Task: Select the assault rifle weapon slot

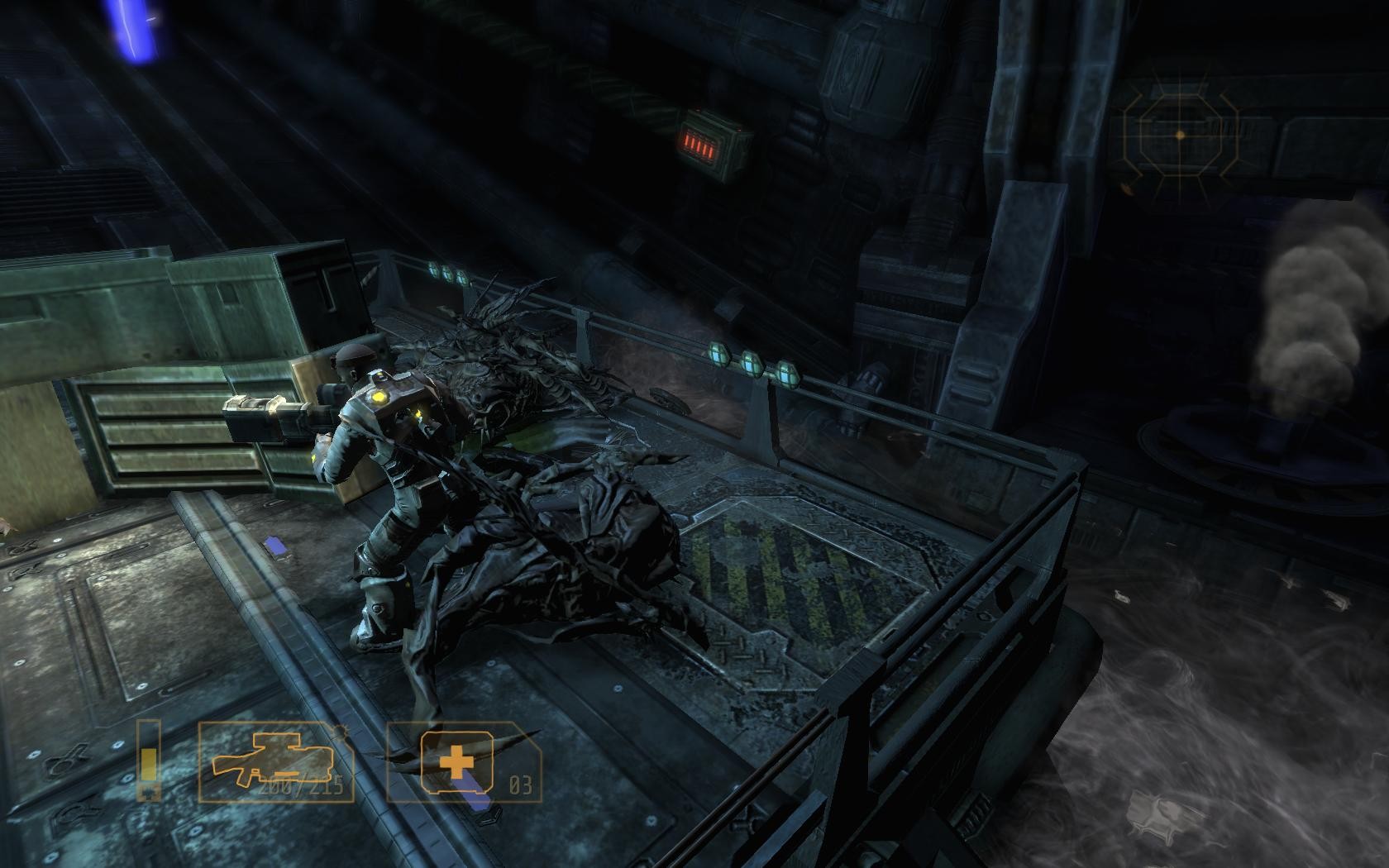Action: pos(275,761)
